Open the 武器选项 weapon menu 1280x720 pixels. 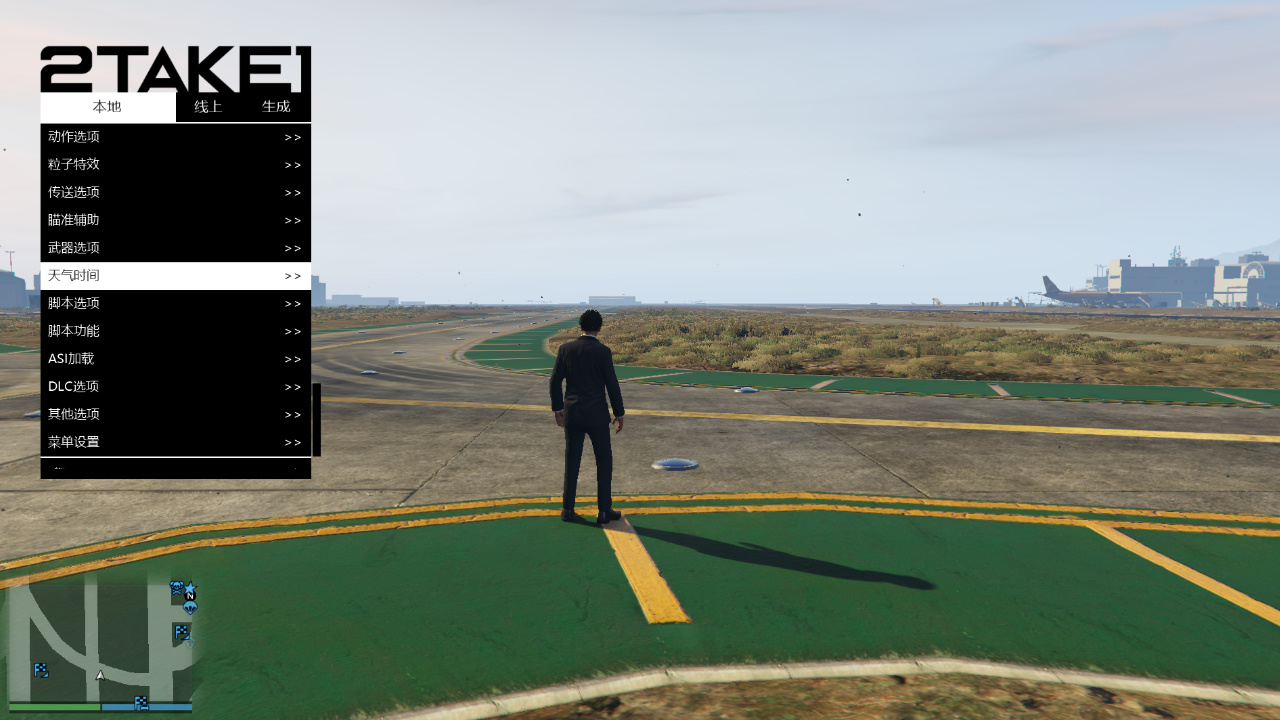coord(175,248)
